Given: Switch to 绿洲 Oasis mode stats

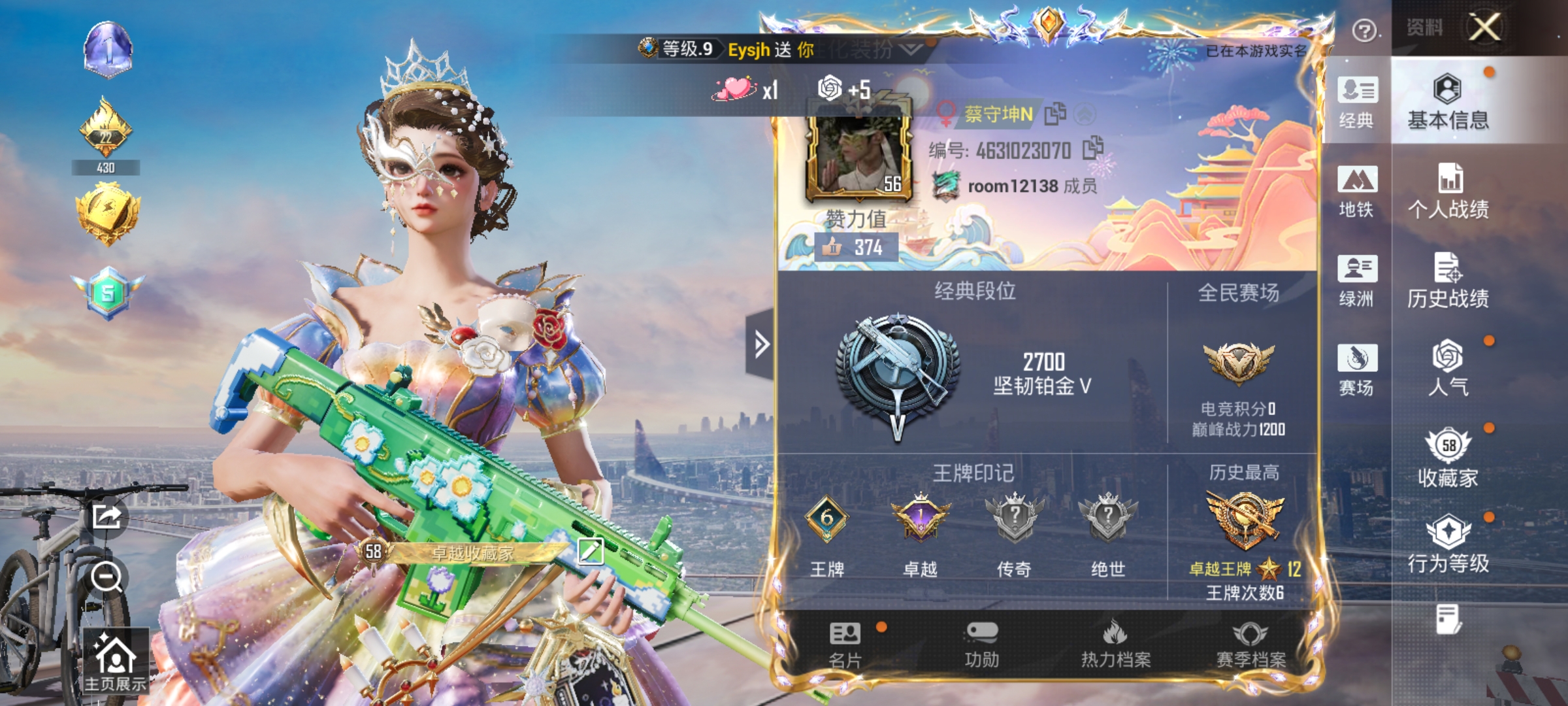Looking at the screenshot, I should (1357, 281).
